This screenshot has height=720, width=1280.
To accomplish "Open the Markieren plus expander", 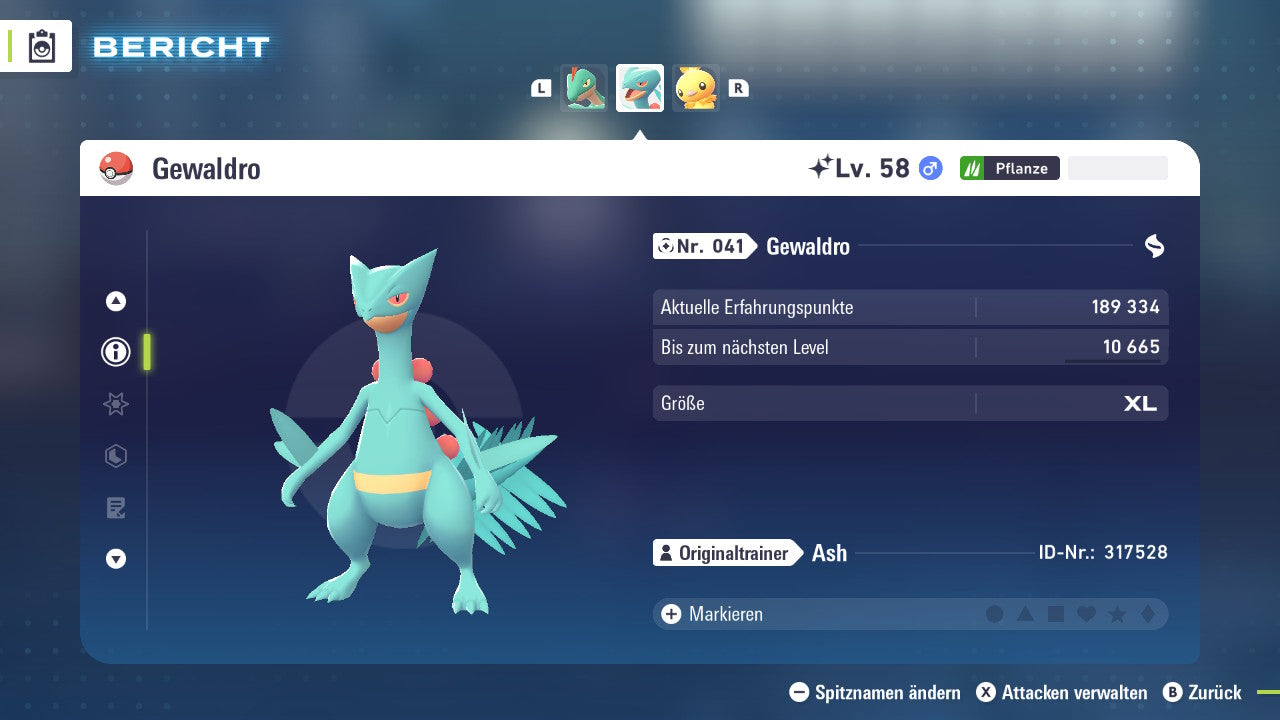I will 669,613.
